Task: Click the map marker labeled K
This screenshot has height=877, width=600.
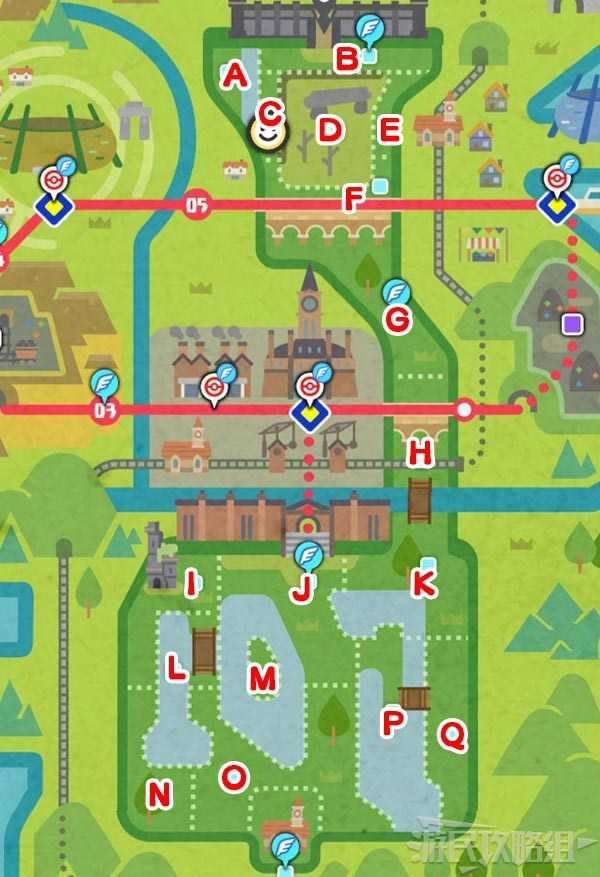Action: coord(424,585)
